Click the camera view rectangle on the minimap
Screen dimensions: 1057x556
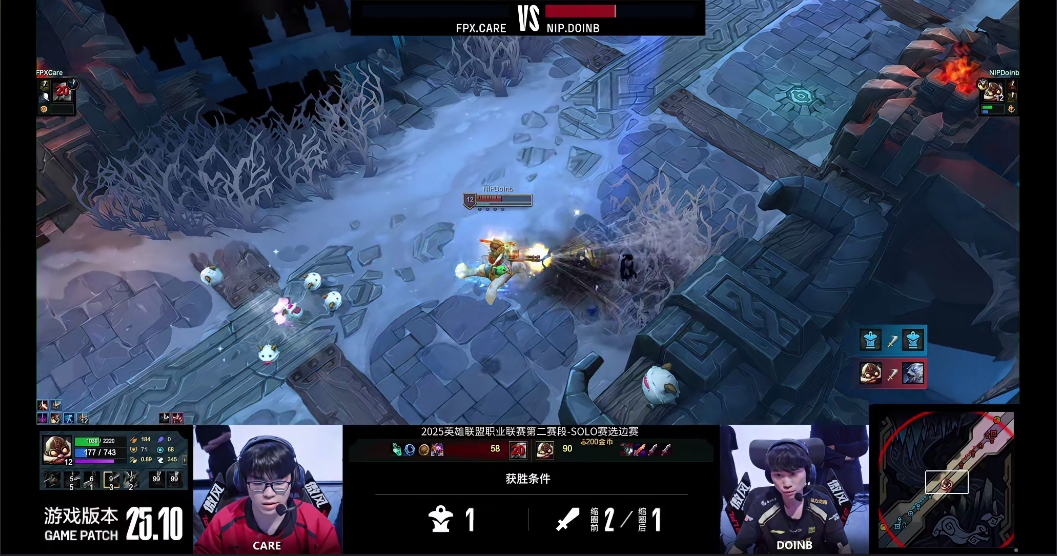(x=946, y=482)
